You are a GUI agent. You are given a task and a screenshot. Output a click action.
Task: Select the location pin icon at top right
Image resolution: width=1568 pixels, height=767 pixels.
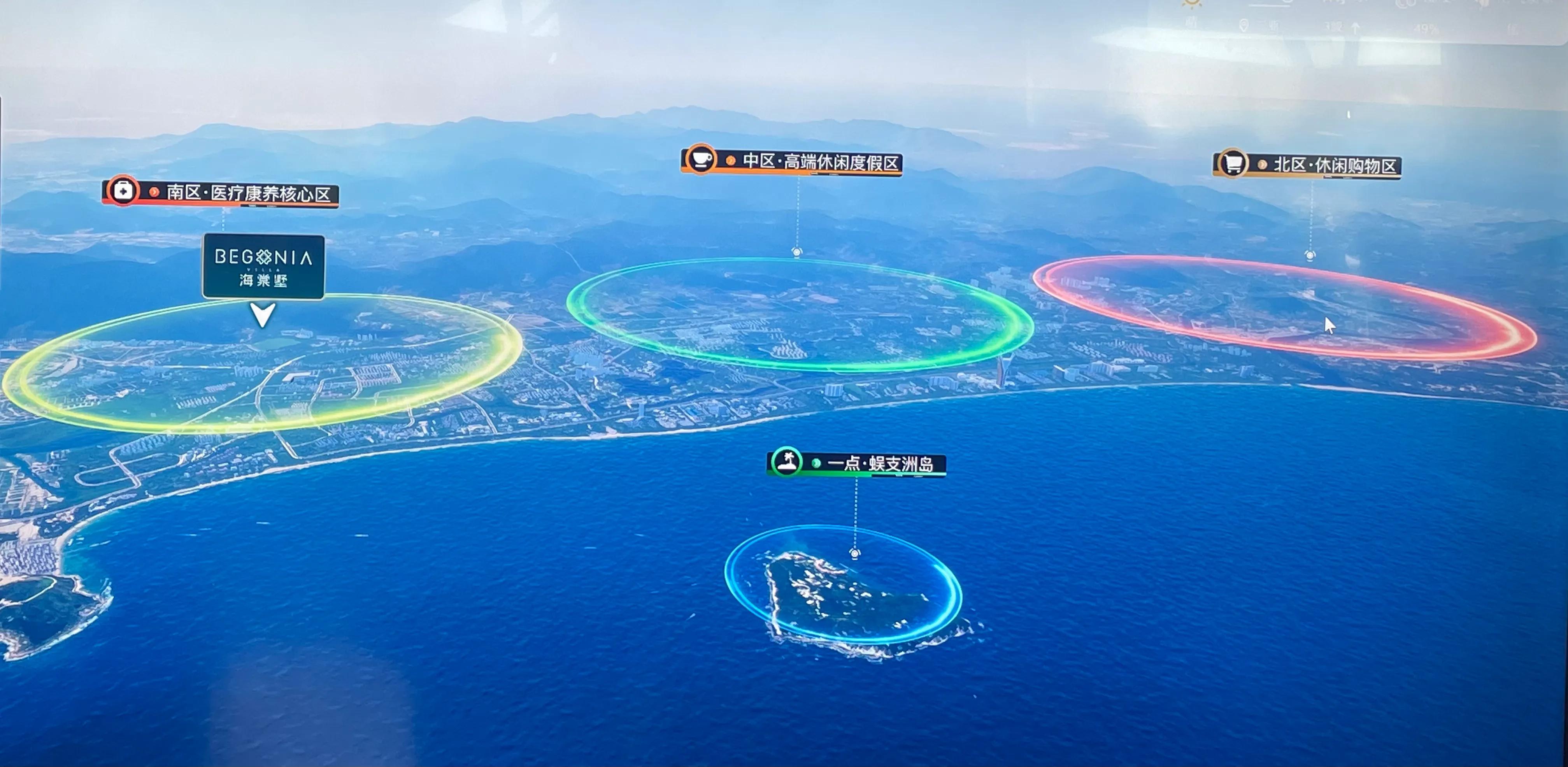(1244, 26)
